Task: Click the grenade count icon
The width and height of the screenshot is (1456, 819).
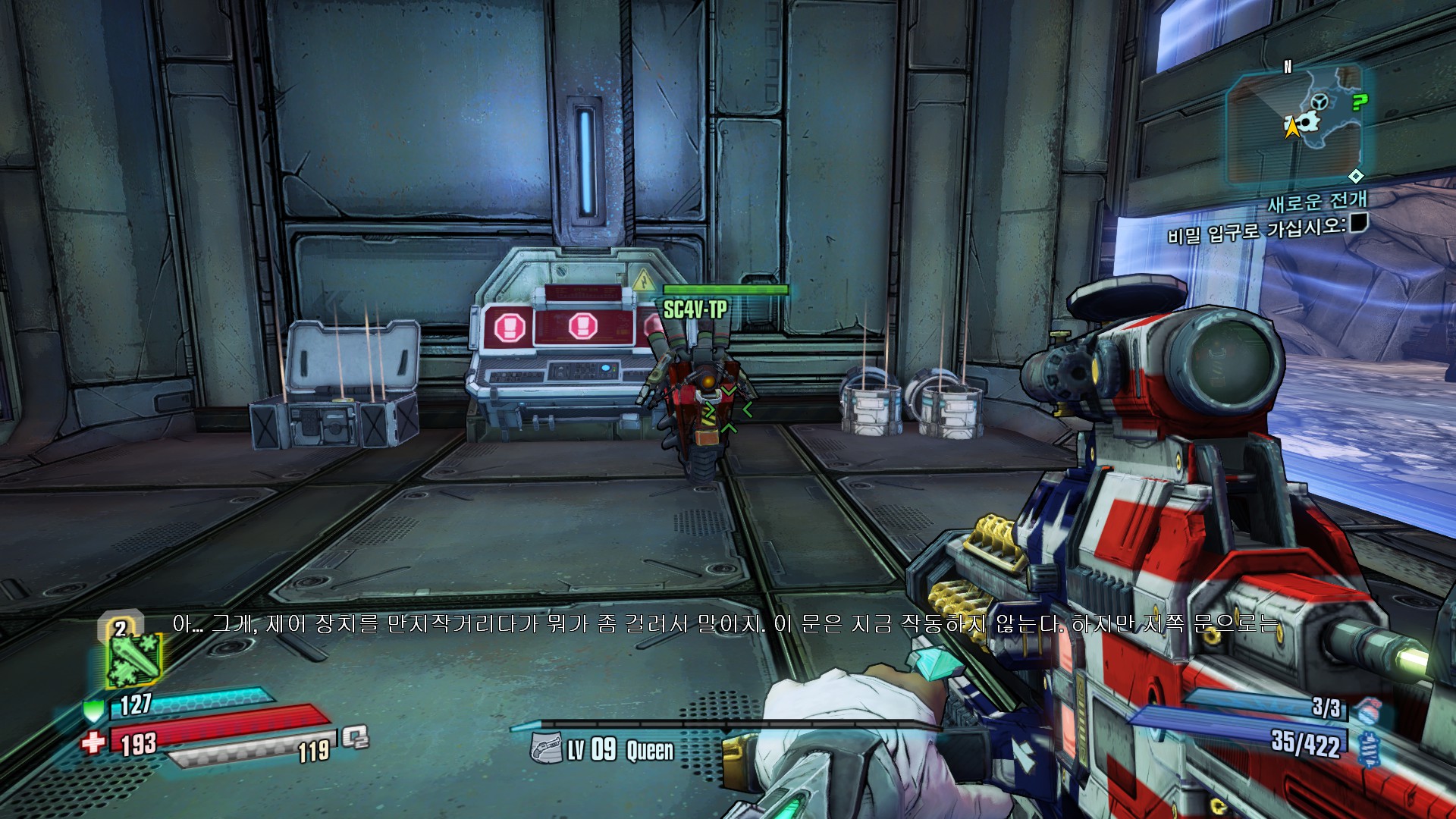Action: [1367, 711]
